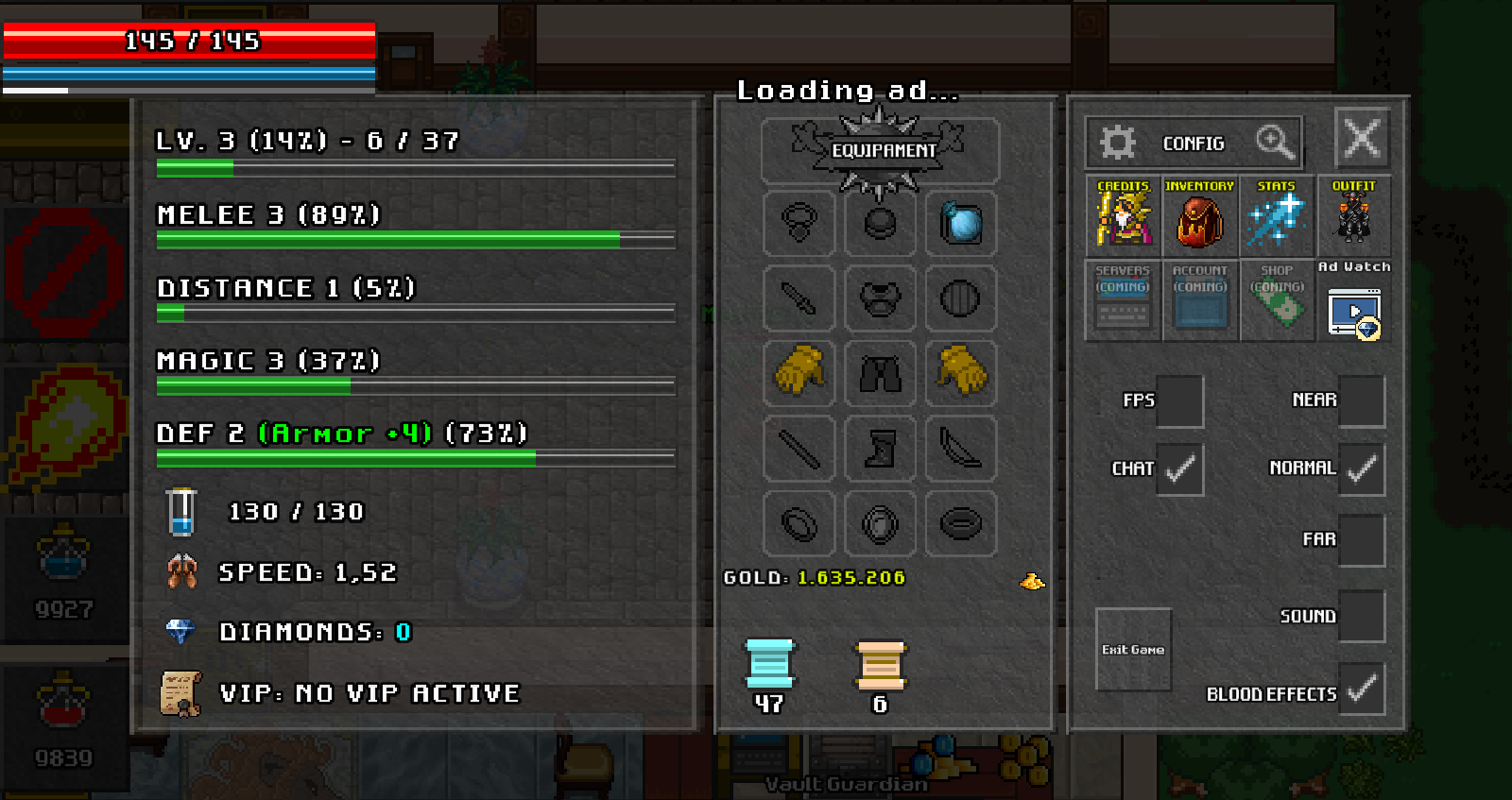Use the blue scroll with 47 count

pos(769,665)
